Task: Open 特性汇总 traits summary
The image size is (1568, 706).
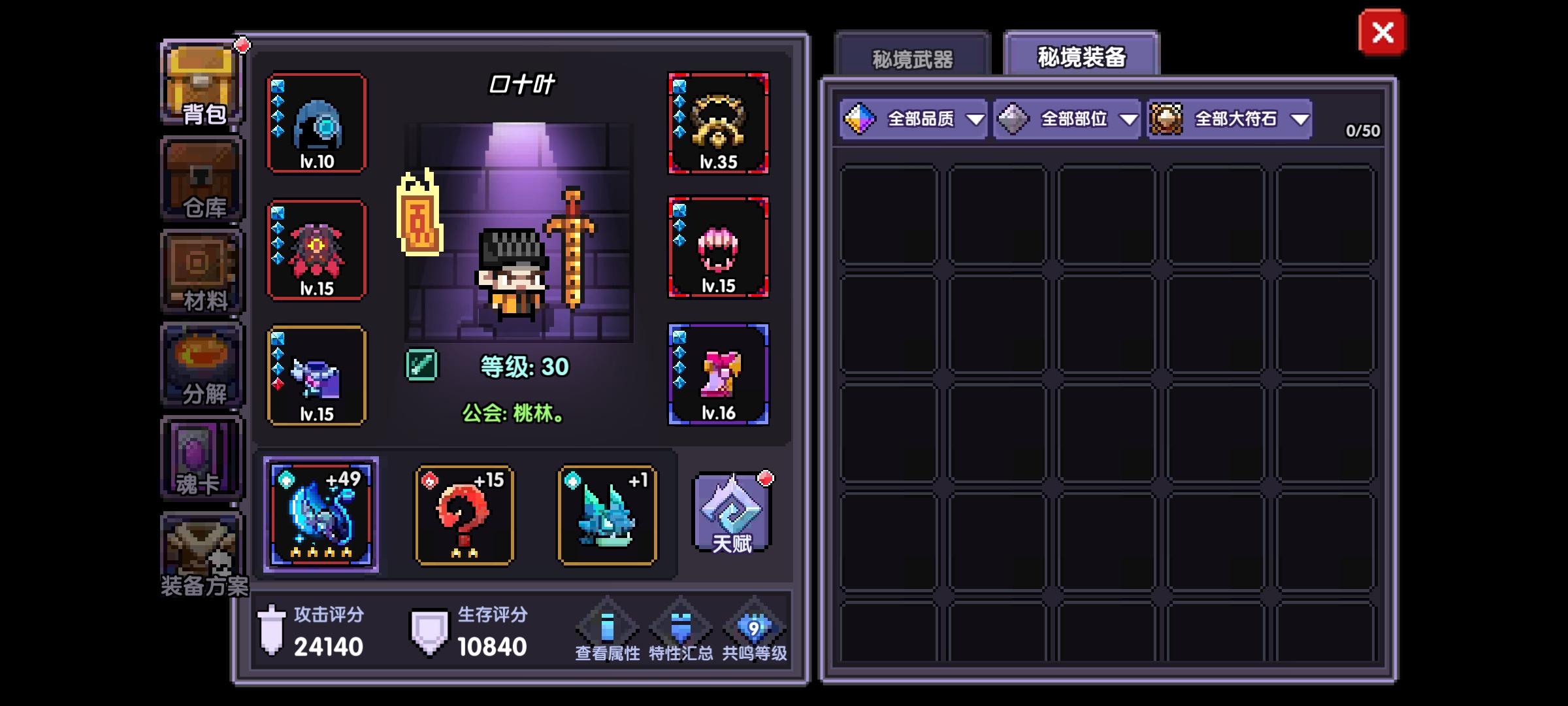Action: click(x=681, y=628)
